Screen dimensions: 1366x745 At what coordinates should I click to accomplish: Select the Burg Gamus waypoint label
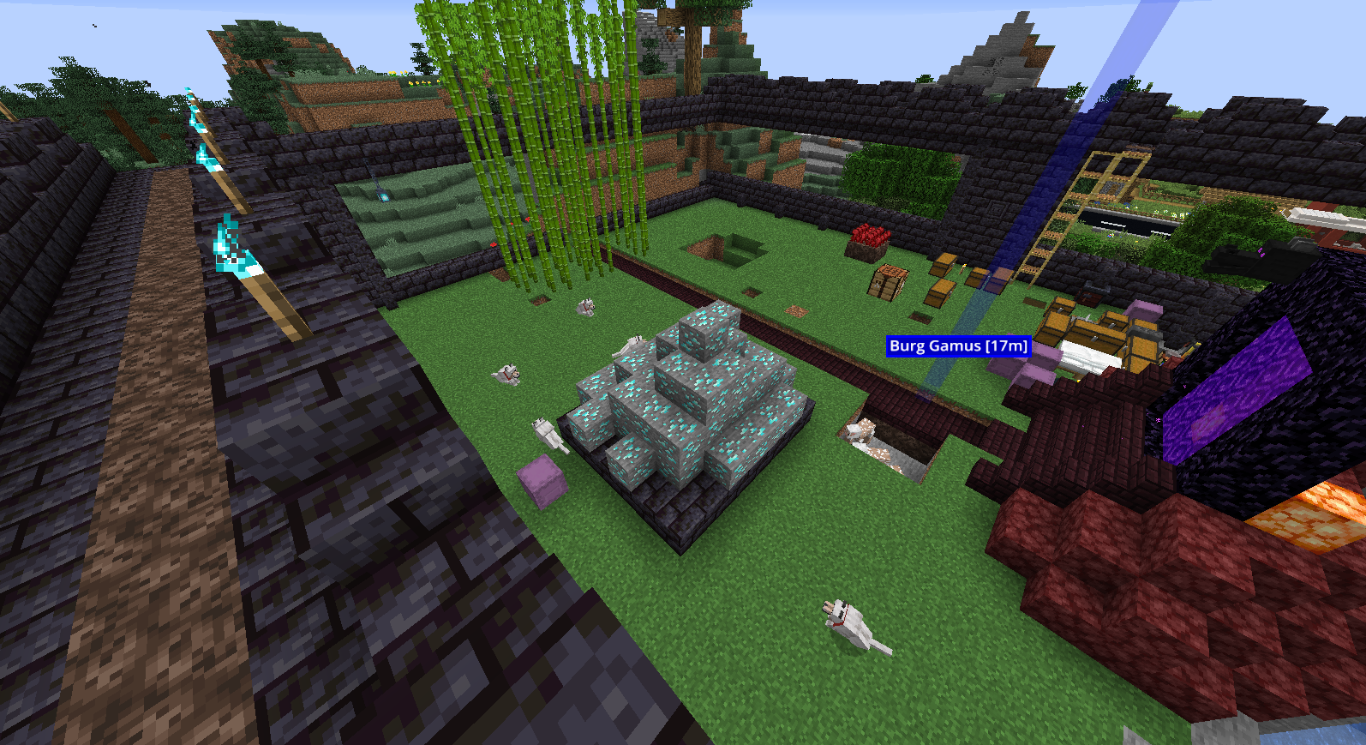click(958, 346)
